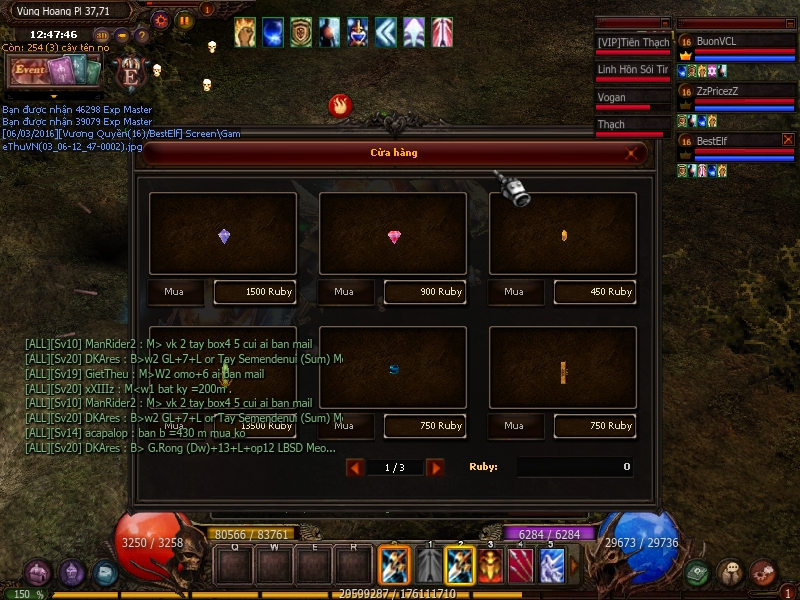Toggle the 3D camera button
The width and height of the screenshot is (800, 600).
coord(102,35)
